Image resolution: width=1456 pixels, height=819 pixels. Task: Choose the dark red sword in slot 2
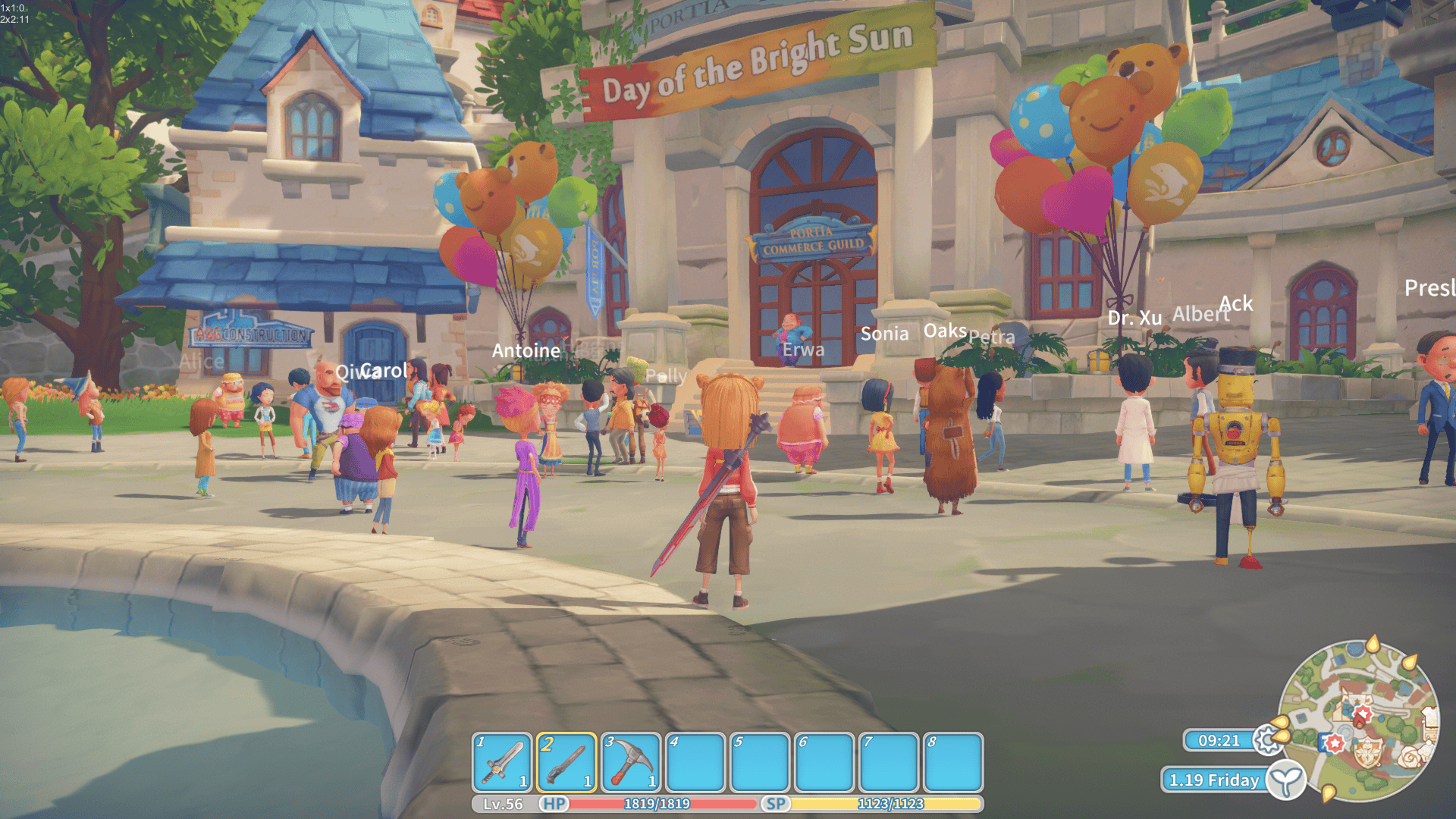click(x=566, y=762)
